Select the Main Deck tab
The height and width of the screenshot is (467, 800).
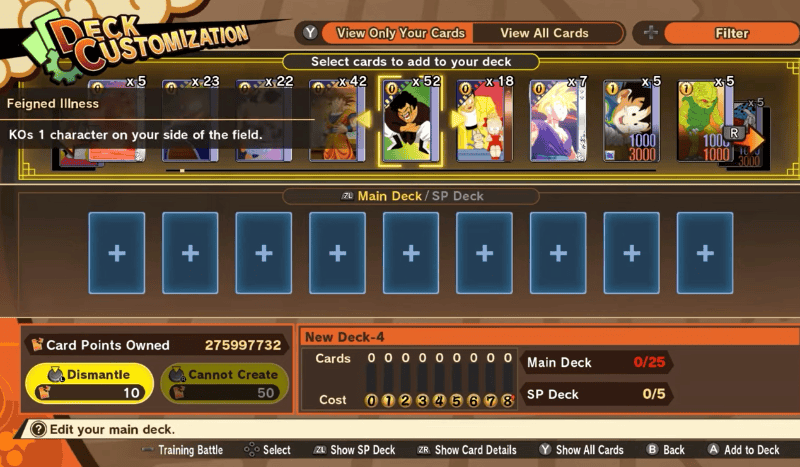[390, 197]
